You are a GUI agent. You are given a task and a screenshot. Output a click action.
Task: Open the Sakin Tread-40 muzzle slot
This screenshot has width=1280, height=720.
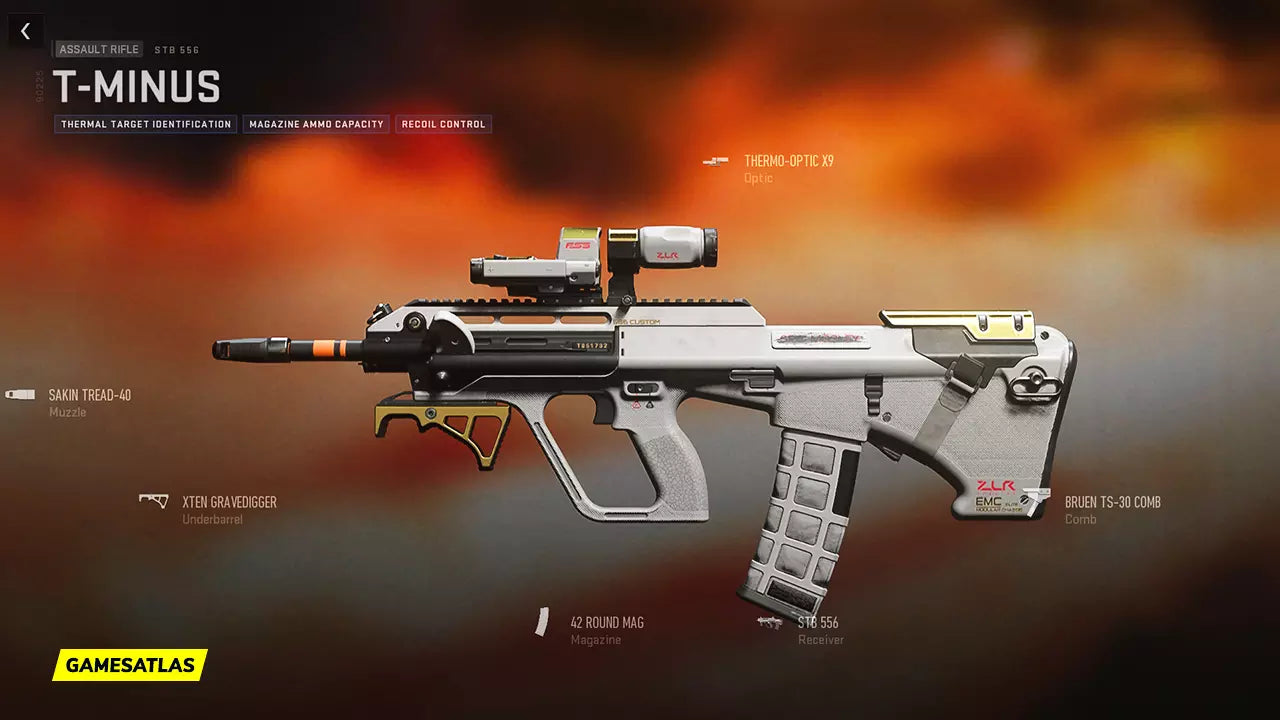[89, 395]
